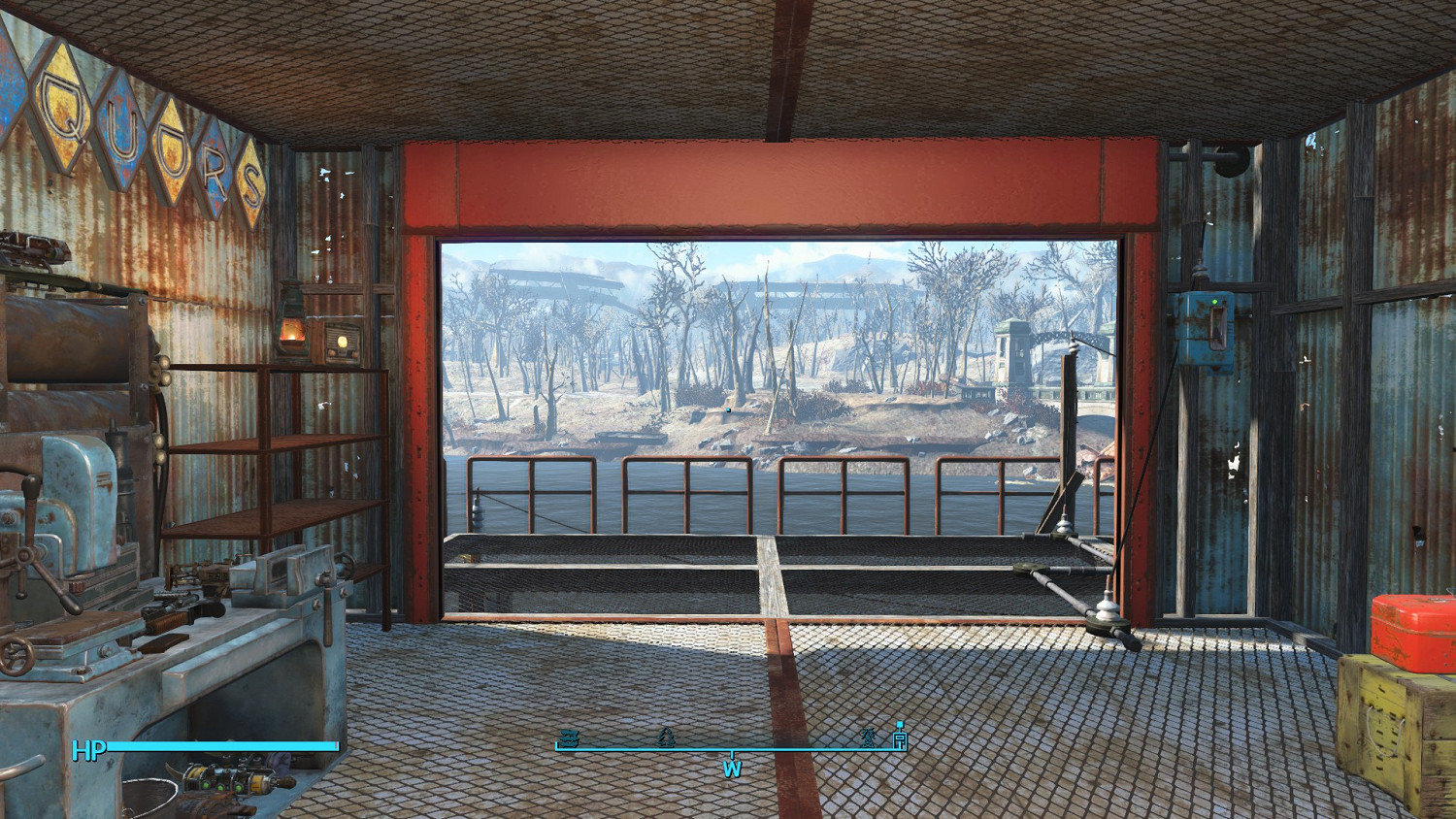Click the W direction label on the compass
The height and width of the screenshot is (819, 1456).
click(733, 770)
